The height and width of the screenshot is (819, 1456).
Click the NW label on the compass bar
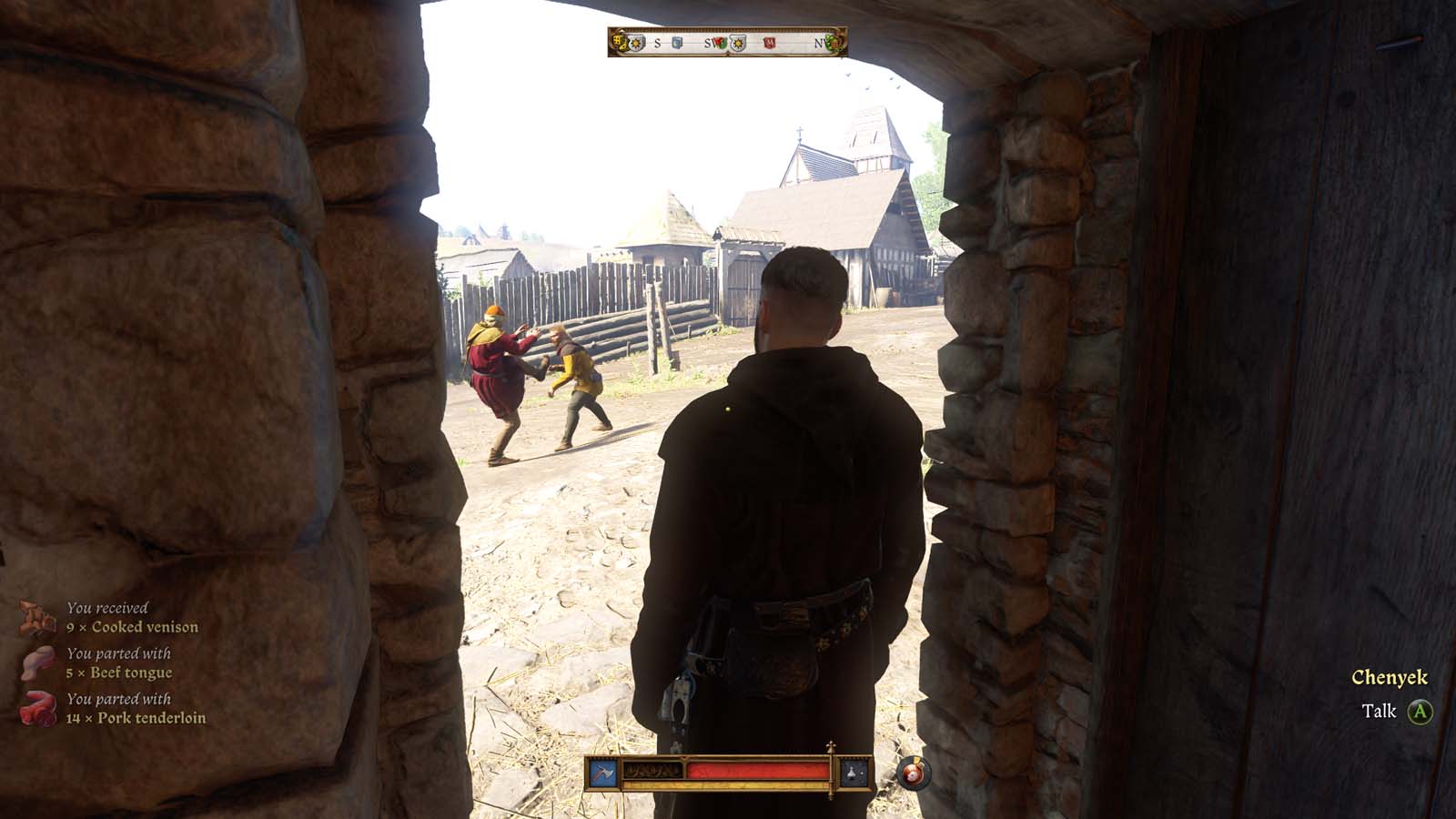click(822, 43)
